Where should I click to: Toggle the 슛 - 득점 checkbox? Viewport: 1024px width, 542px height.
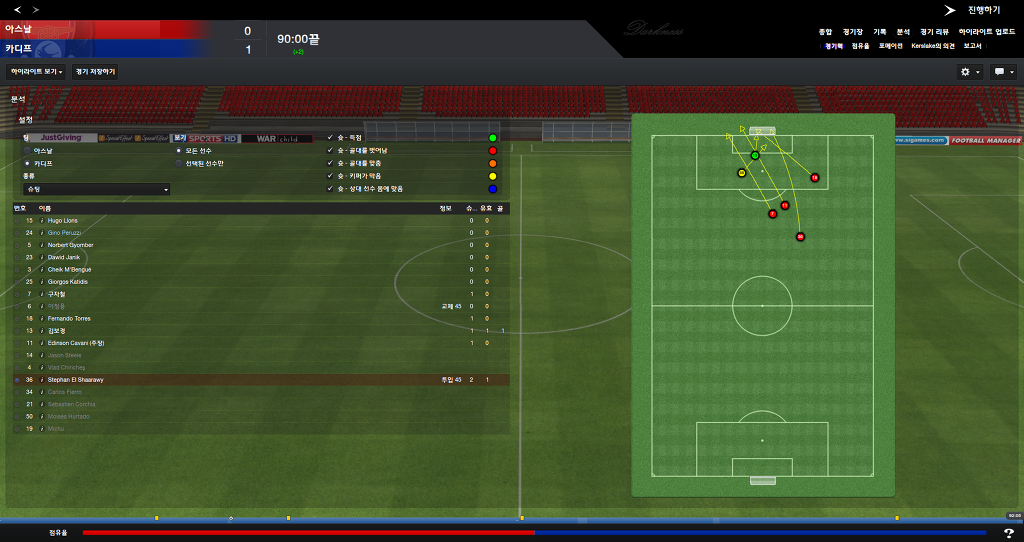click(x=330, y=137)
